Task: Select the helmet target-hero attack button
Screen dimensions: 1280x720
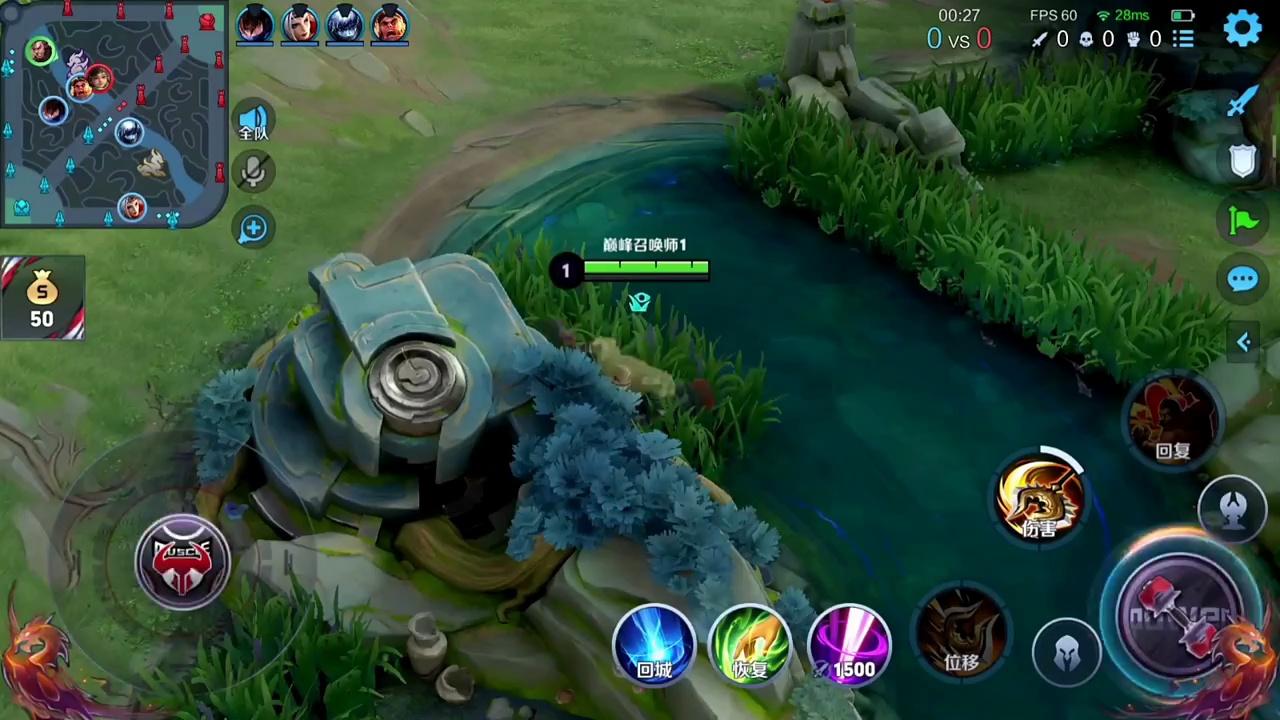Action: [x=1066, y=652]
